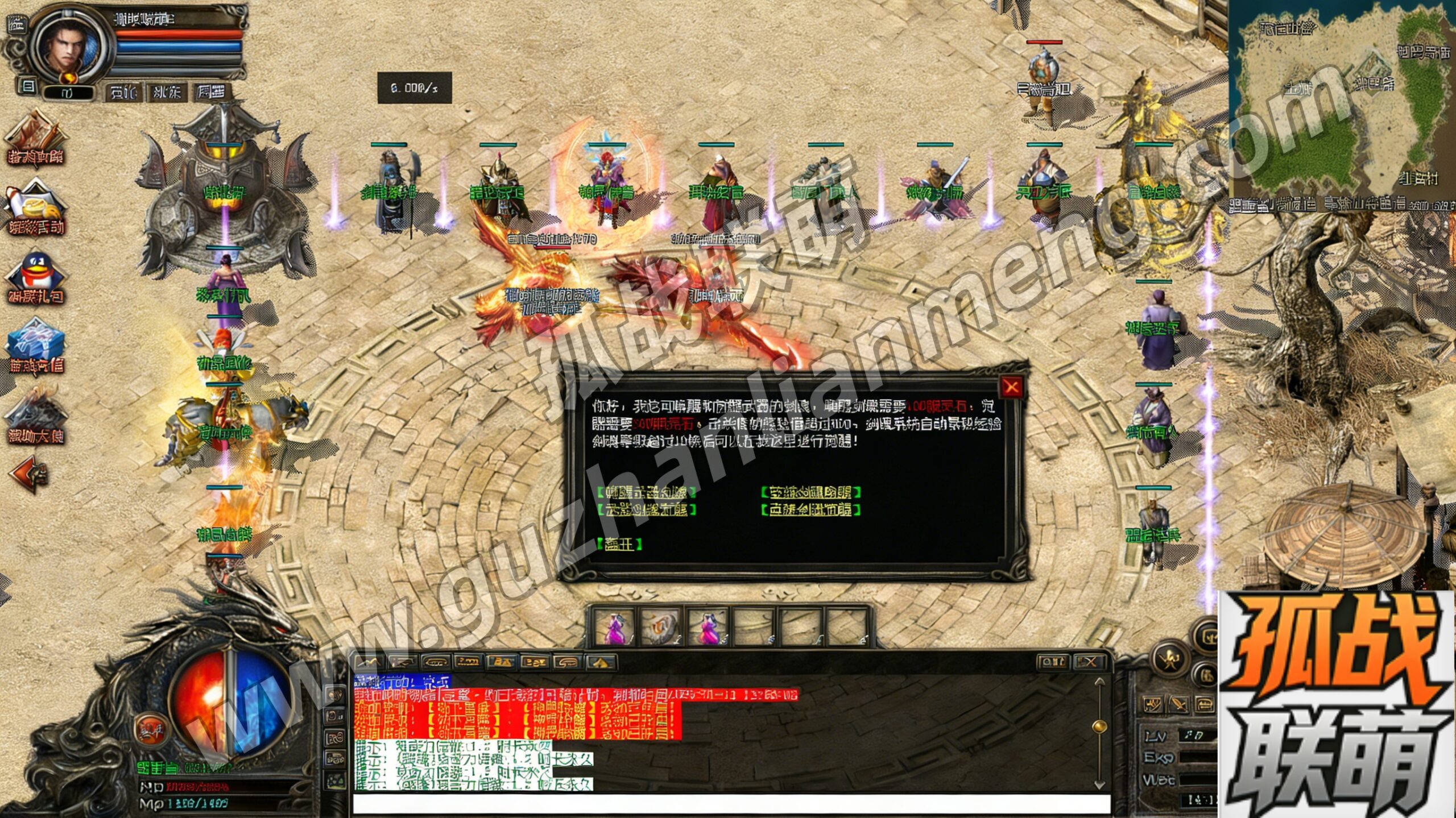Screen dimensions: 1456x818
Task: Close the chat panel with its X button
Action: pos(1088,662)
